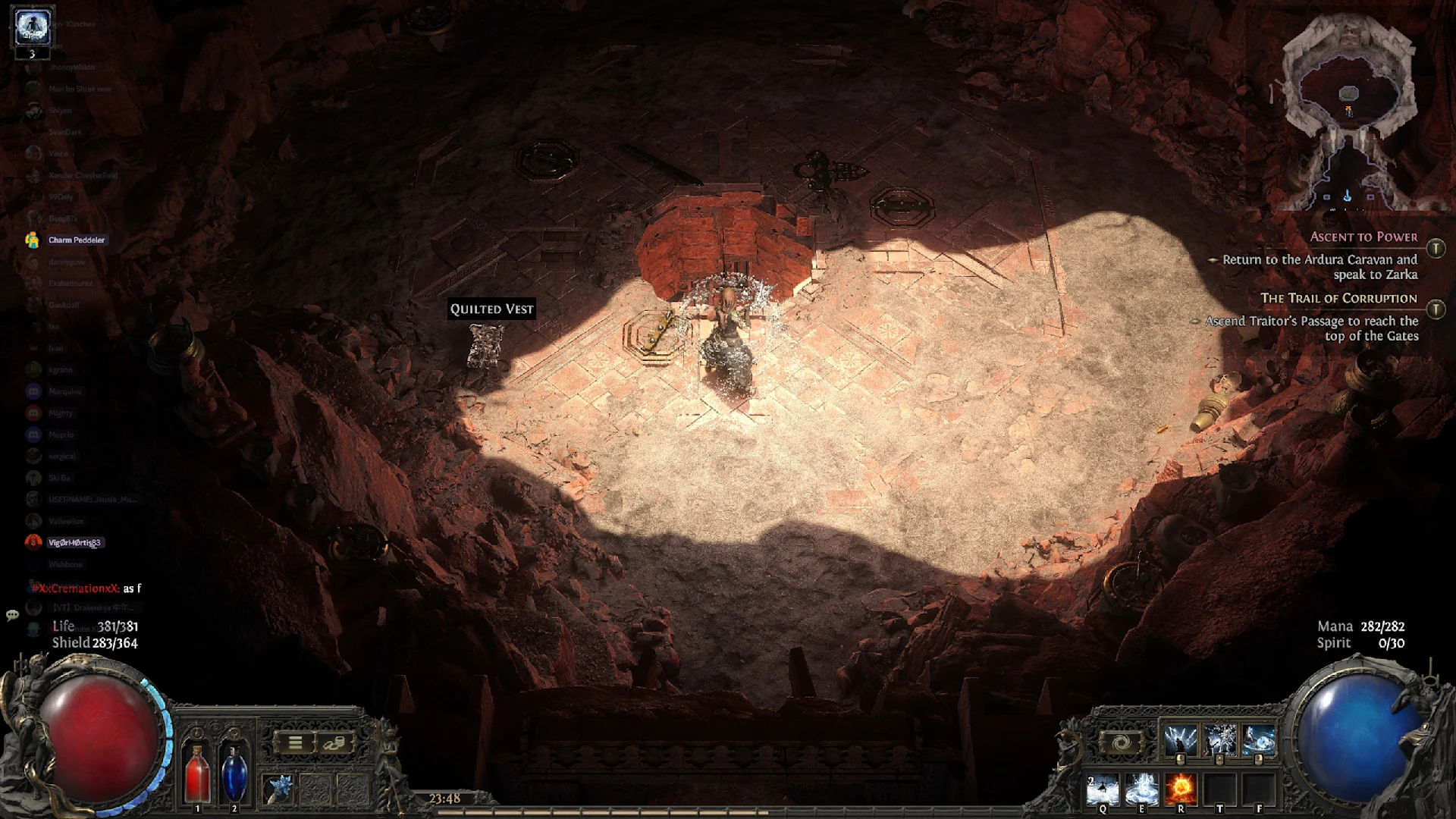Use the red life flask
This screenshot has width=1456, height=819.
197,772
